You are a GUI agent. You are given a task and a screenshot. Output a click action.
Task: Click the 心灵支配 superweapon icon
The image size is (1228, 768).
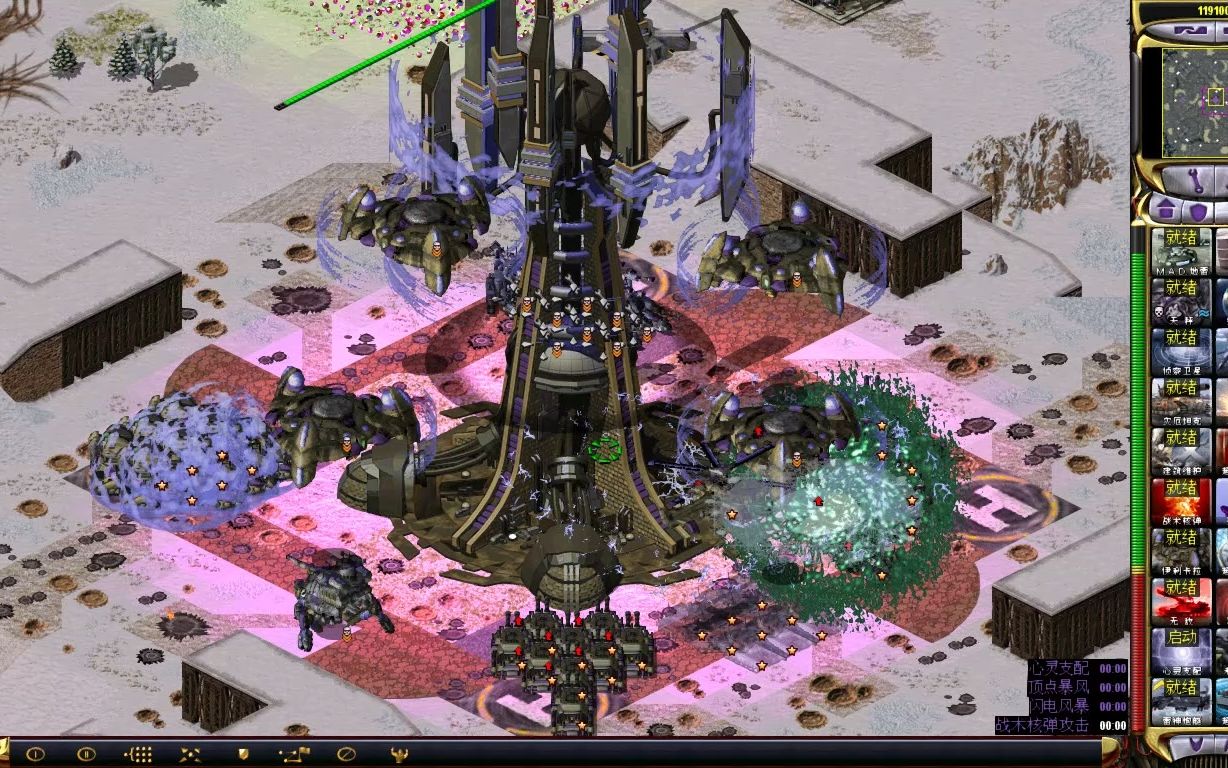click(x=1181, y=650)
